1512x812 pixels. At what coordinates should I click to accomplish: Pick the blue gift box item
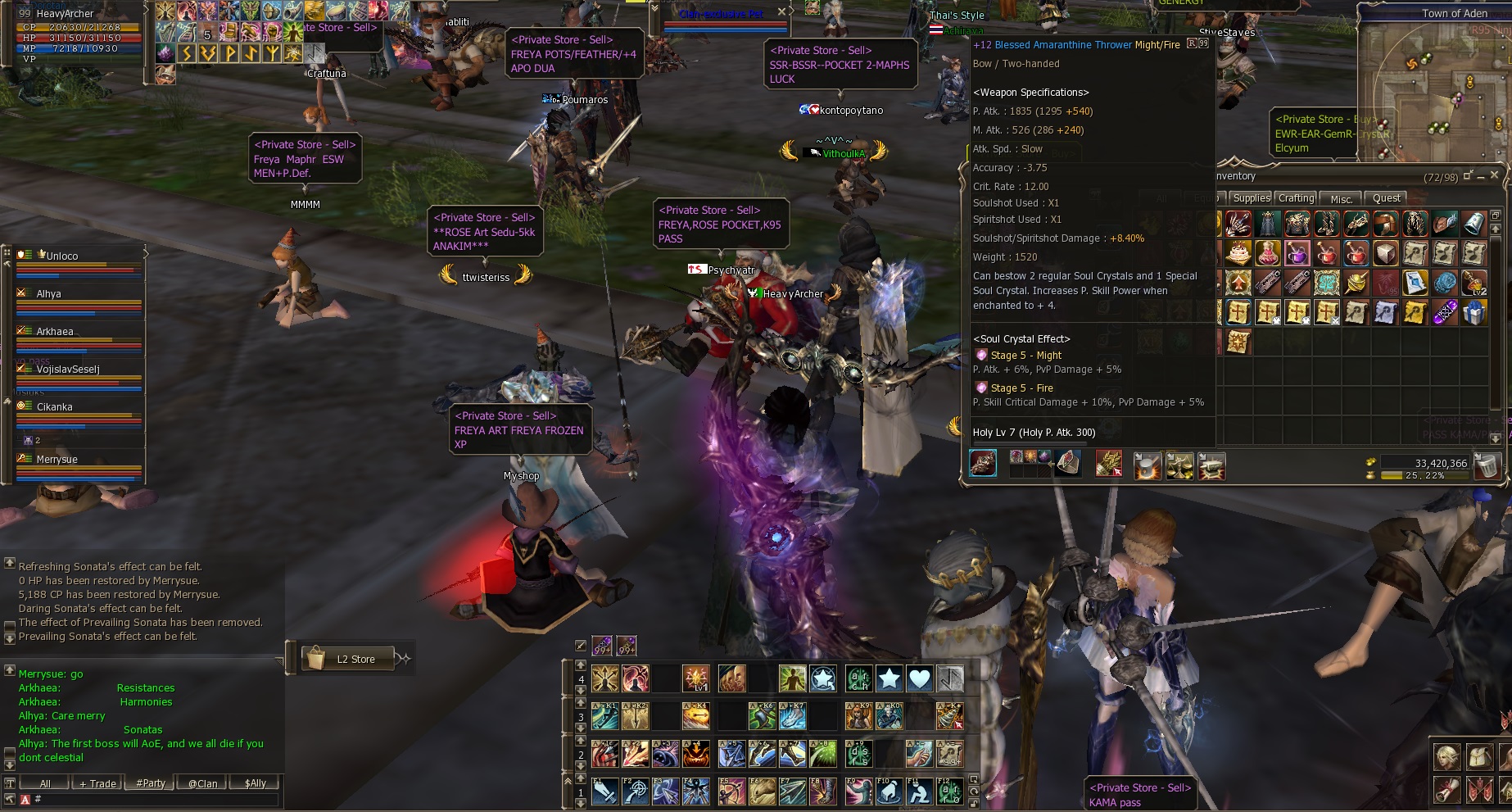[1474, 312]
